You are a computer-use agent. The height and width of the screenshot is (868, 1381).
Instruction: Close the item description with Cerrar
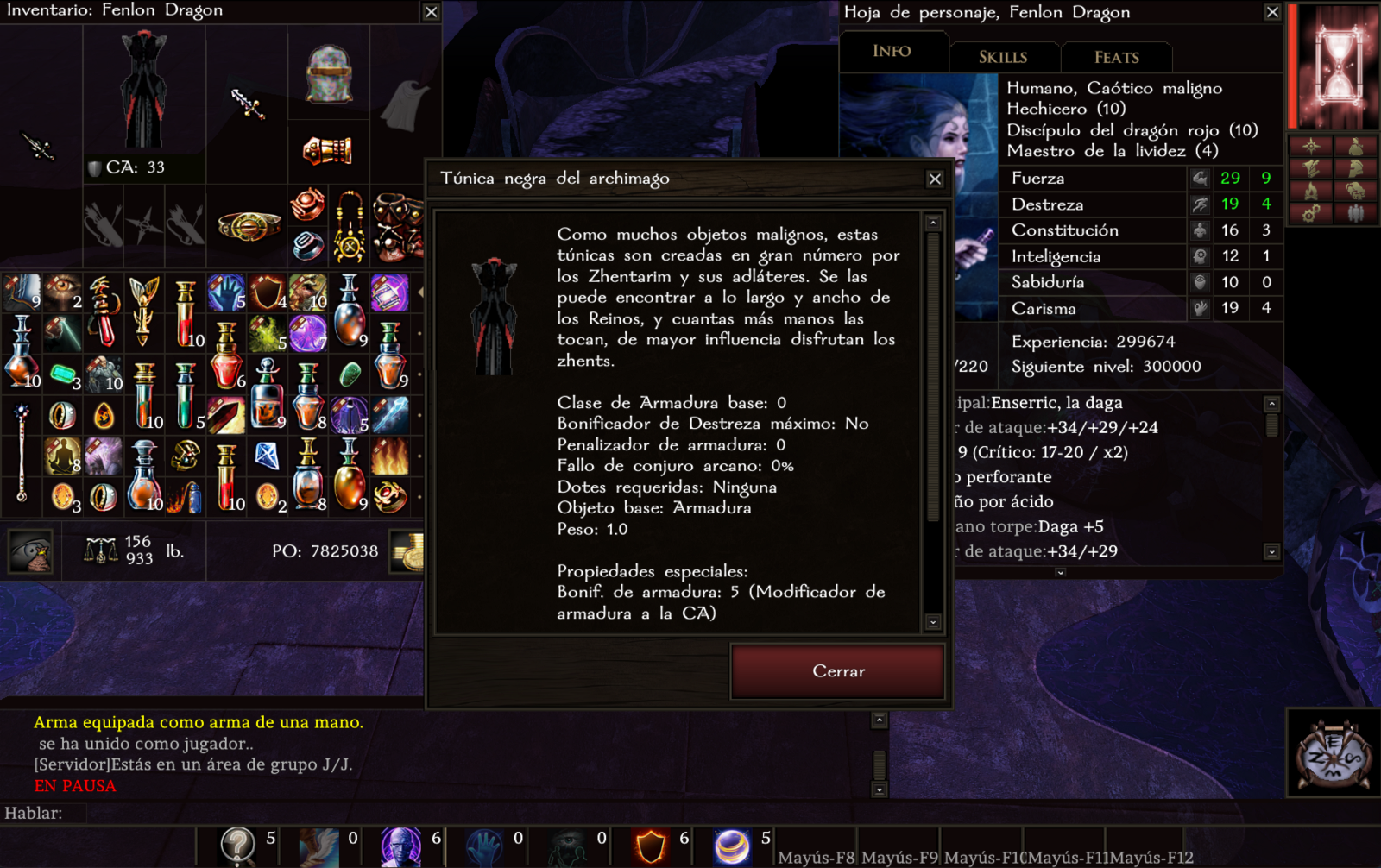coord(837,671)
